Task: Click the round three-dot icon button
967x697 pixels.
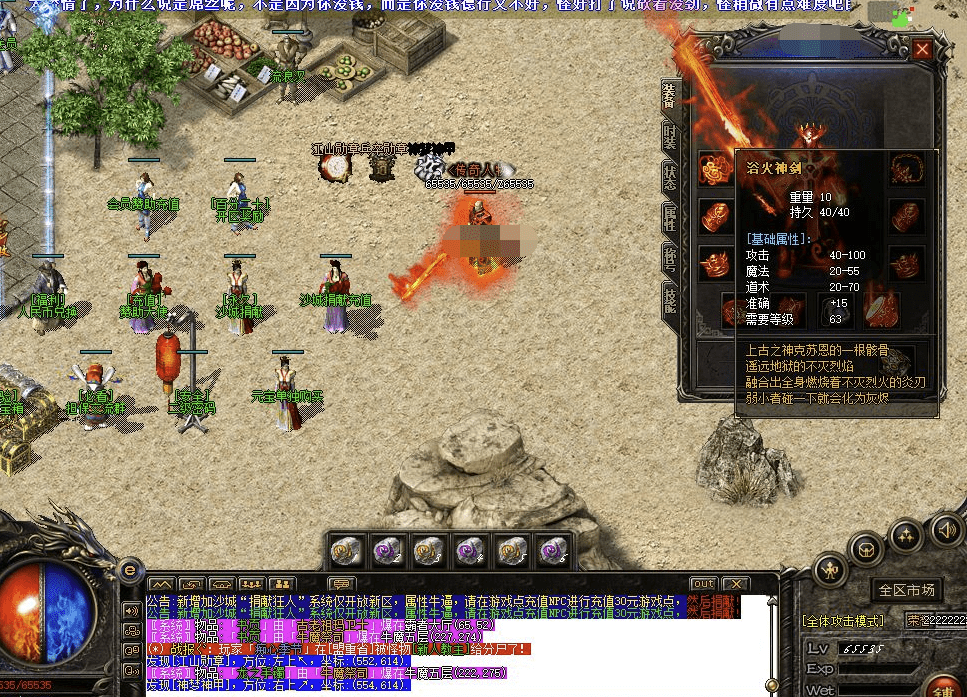Action: (906, 535)
